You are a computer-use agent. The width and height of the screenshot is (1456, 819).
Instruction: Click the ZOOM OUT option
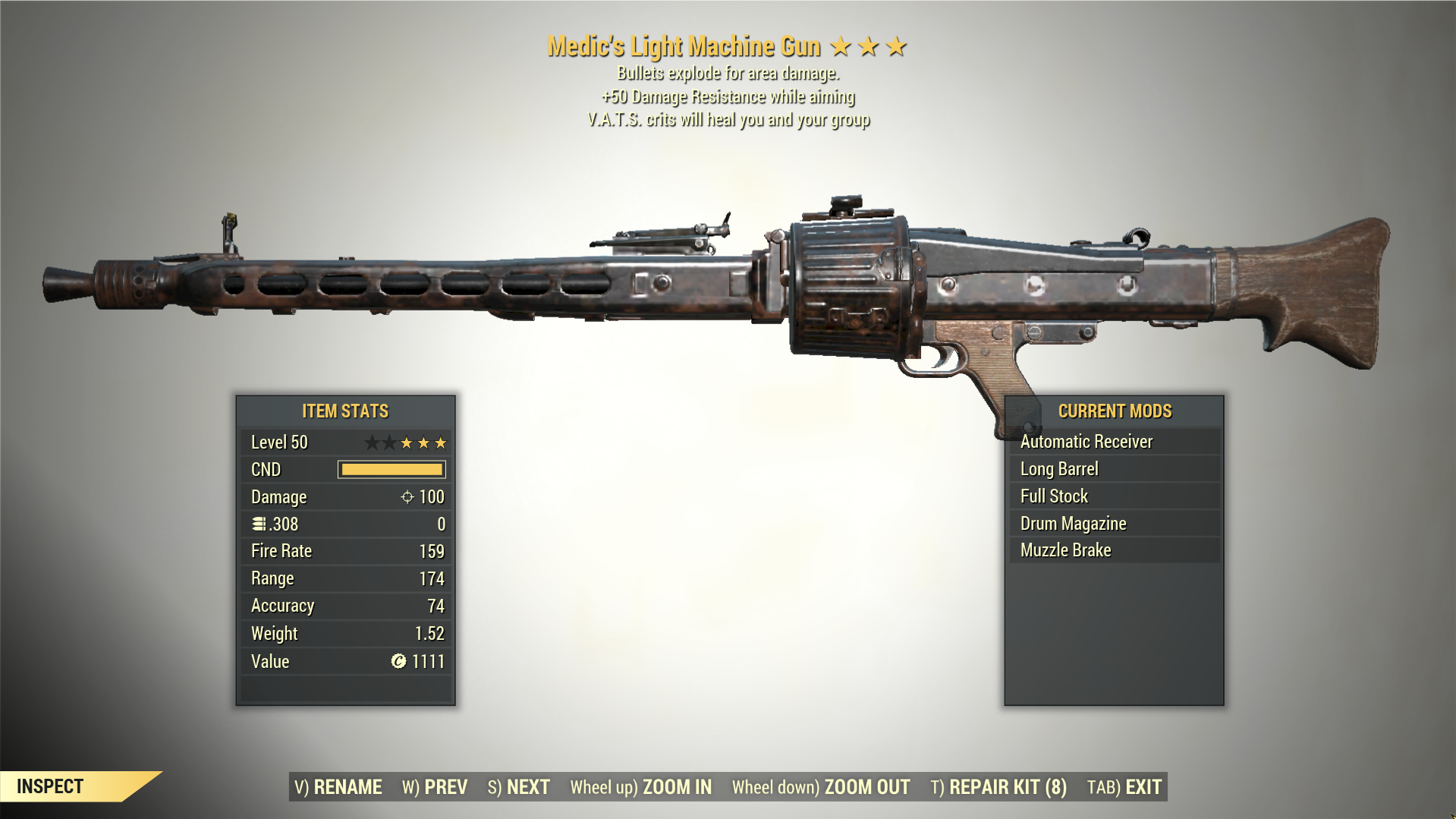866,787
